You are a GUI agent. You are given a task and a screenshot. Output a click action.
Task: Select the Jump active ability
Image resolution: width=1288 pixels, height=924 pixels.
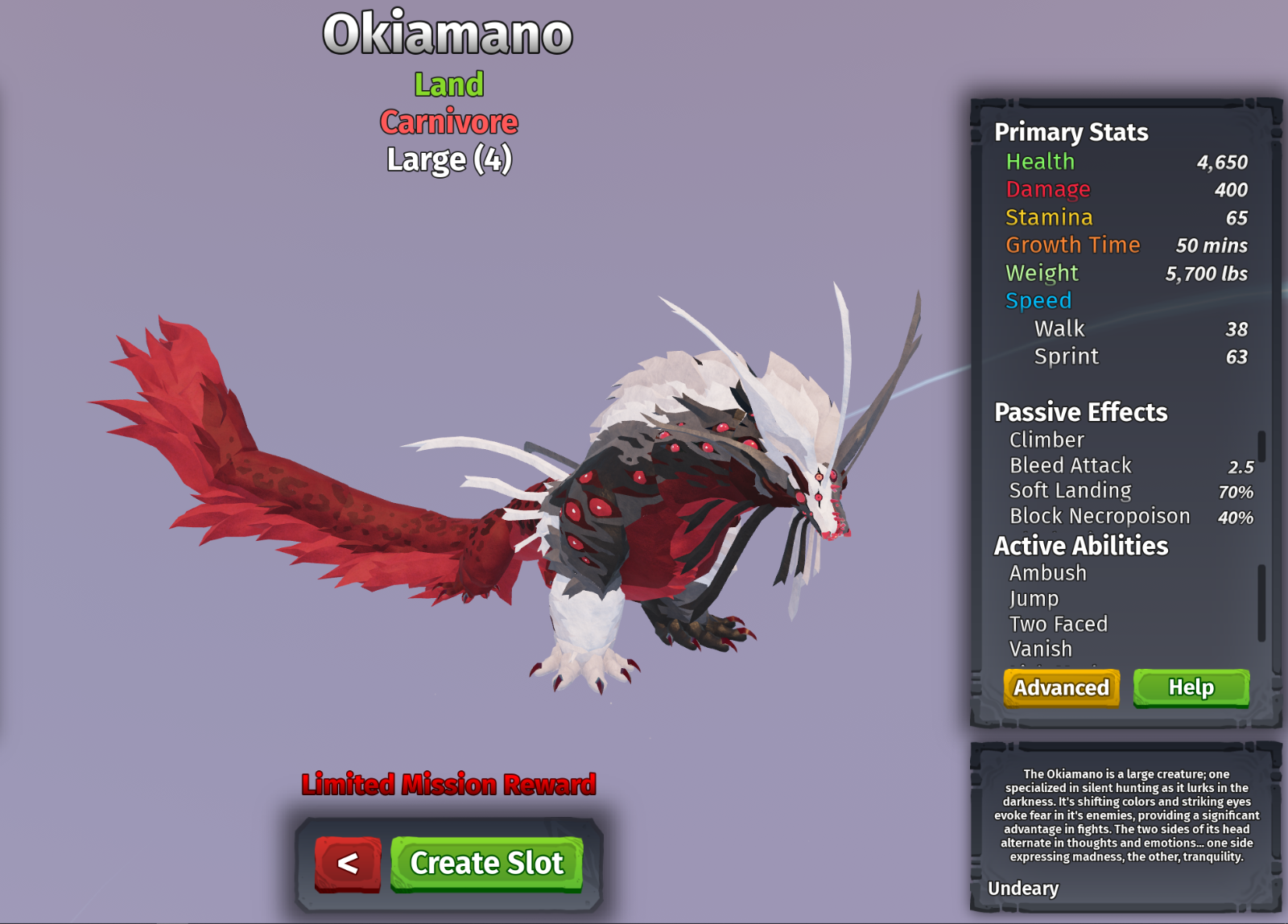pos(1034,599)
